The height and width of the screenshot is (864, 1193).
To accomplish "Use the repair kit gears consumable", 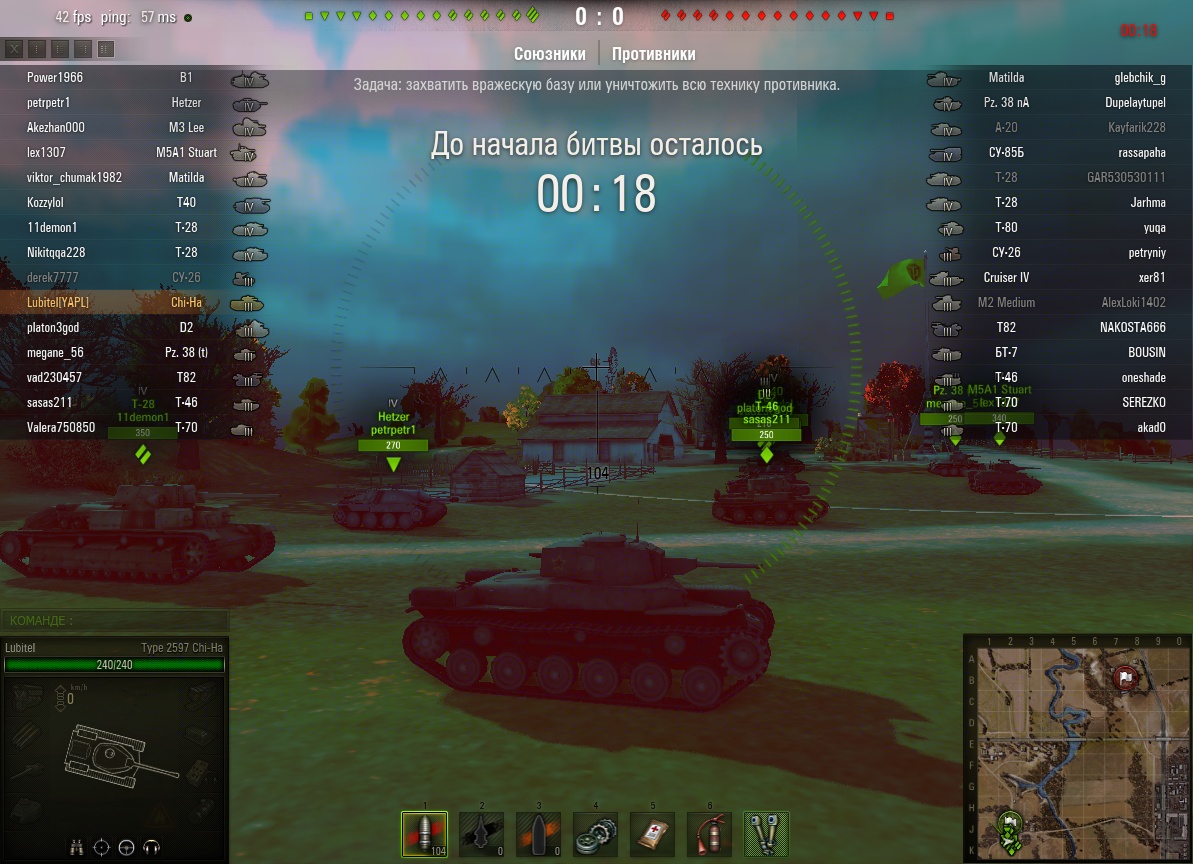I will click(x=595, y=834).
